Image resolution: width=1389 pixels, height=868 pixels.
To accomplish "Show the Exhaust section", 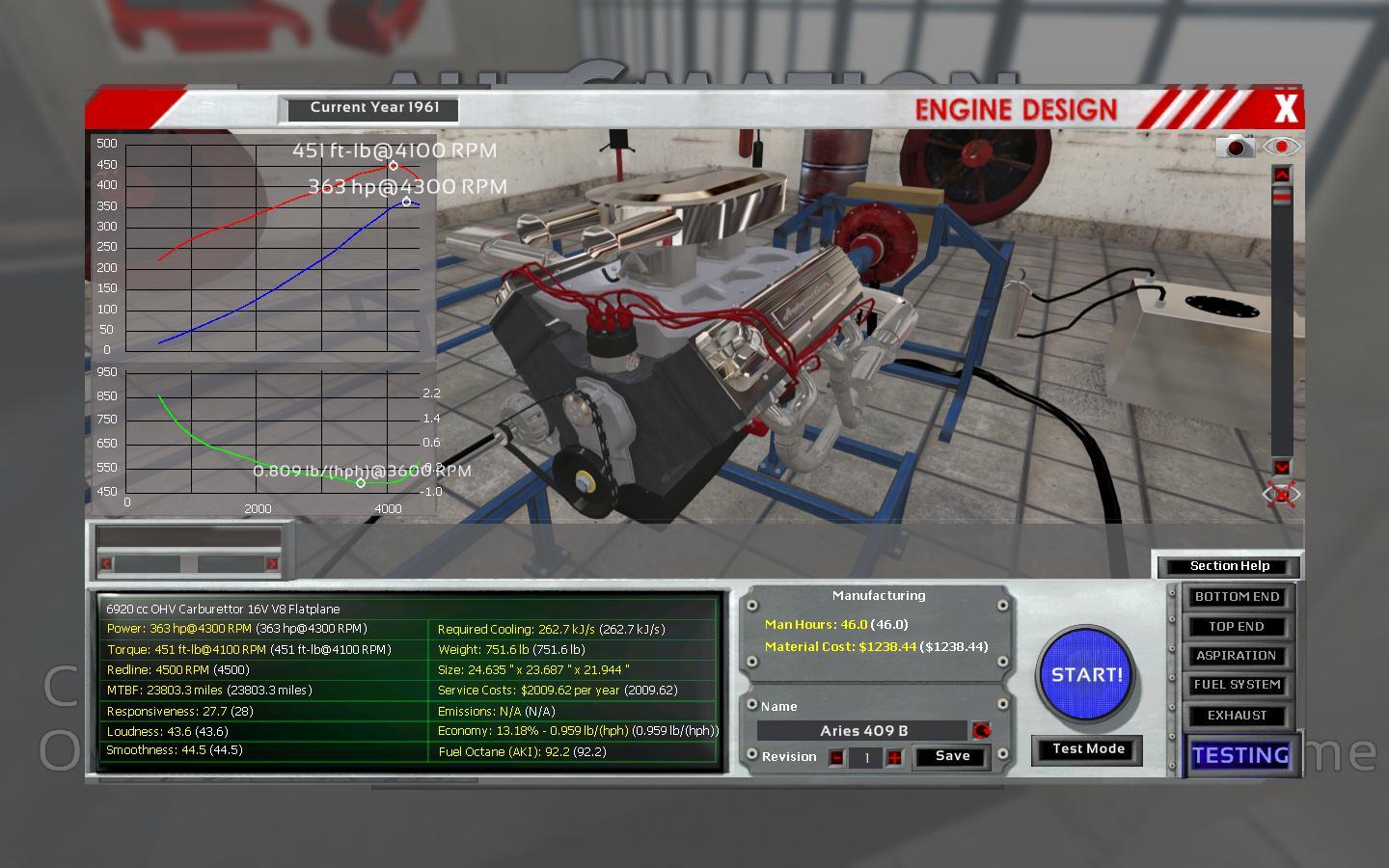I will 1237,716.
